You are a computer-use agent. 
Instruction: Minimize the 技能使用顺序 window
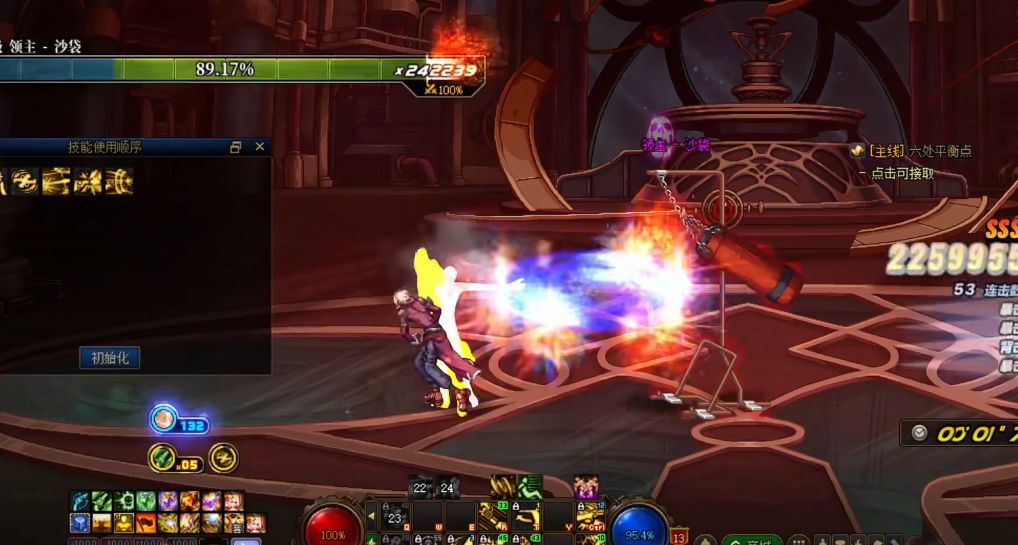[x=236, y=147]
